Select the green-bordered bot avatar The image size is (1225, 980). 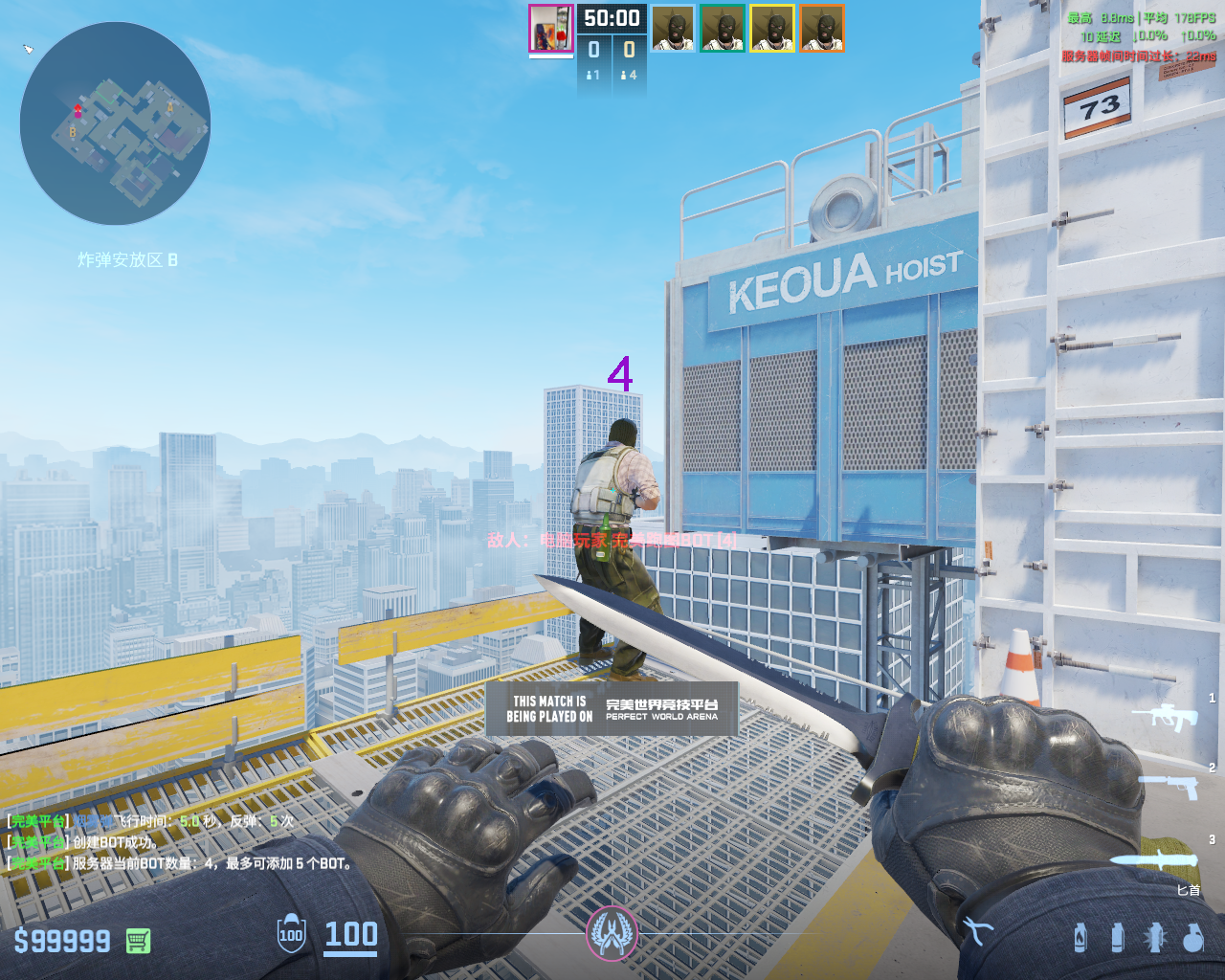[x=723, y=29]
